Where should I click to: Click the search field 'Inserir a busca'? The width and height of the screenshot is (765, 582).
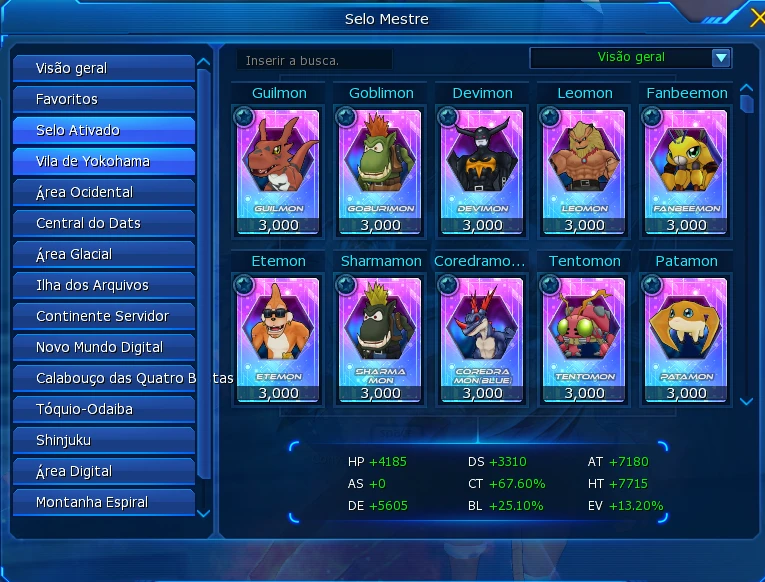(x=315, y=60)
